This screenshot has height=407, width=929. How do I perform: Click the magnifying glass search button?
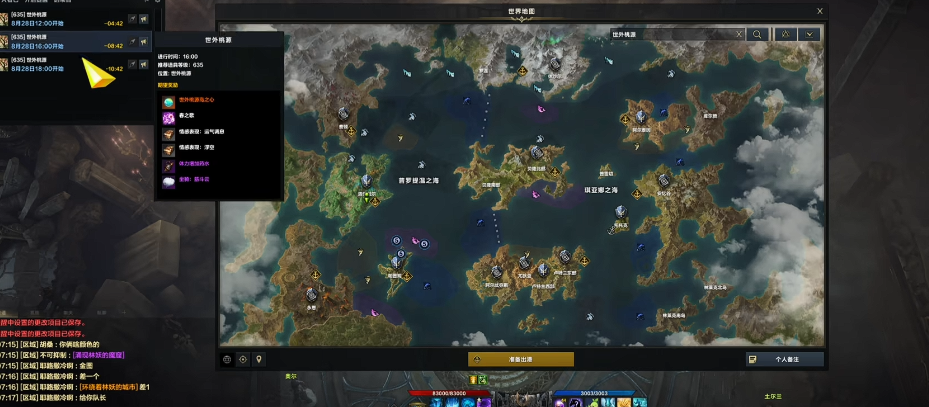[x=758, y=34]
